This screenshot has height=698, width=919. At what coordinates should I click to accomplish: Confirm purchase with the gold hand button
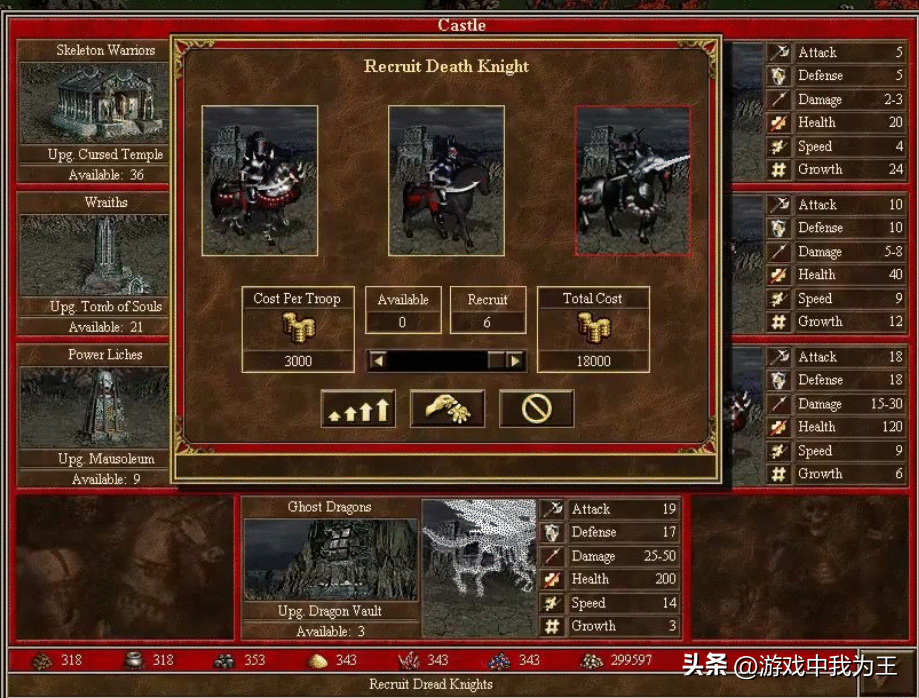point(447,408)
